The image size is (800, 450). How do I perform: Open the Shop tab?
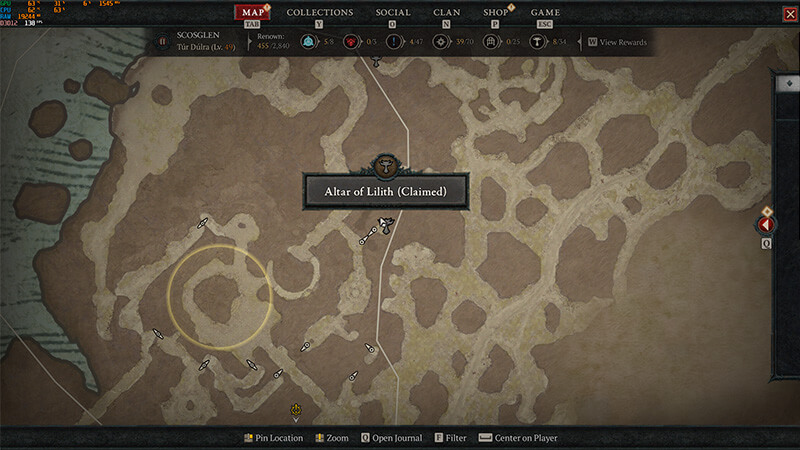[x=495, y=13]
